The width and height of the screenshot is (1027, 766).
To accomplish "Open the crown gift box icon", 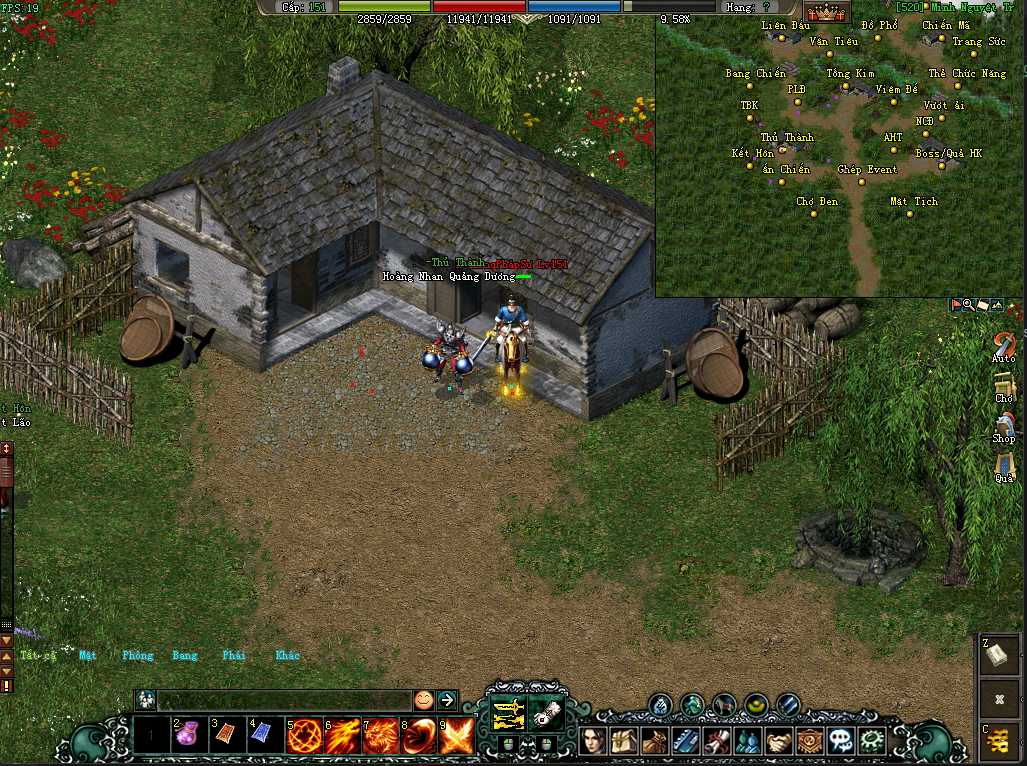I will click(827, 13).
